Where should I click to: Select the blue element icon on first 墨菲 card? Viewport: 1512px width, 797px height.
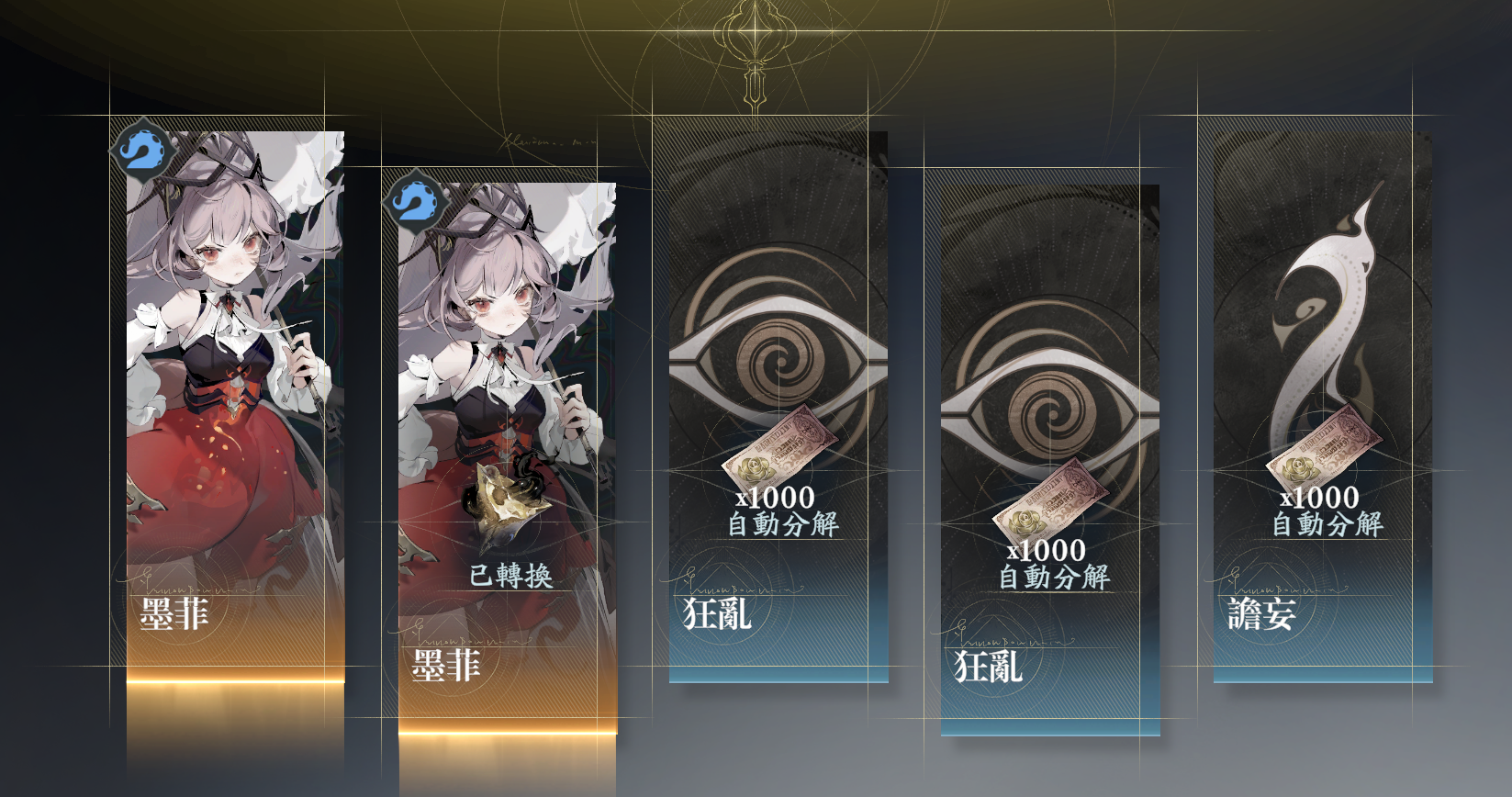141,152
